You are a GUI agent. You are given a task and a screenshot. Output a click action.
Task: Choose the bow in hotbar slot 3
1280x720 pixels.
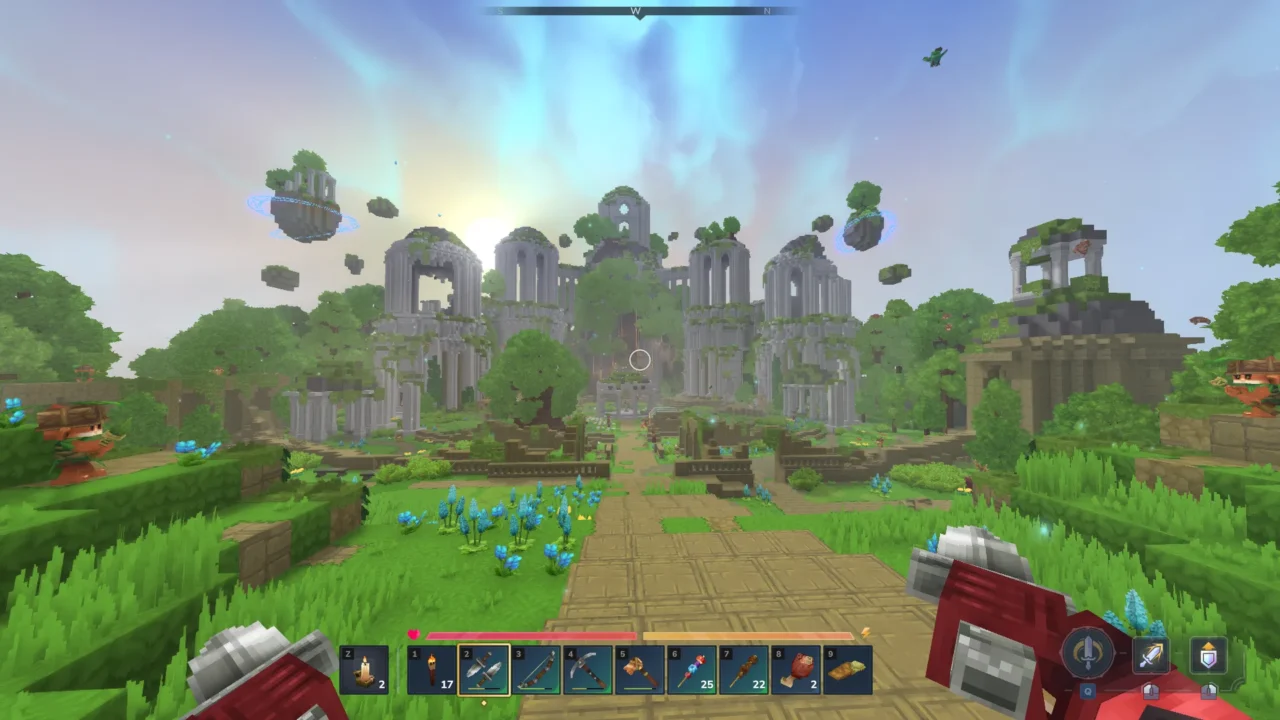536,669
